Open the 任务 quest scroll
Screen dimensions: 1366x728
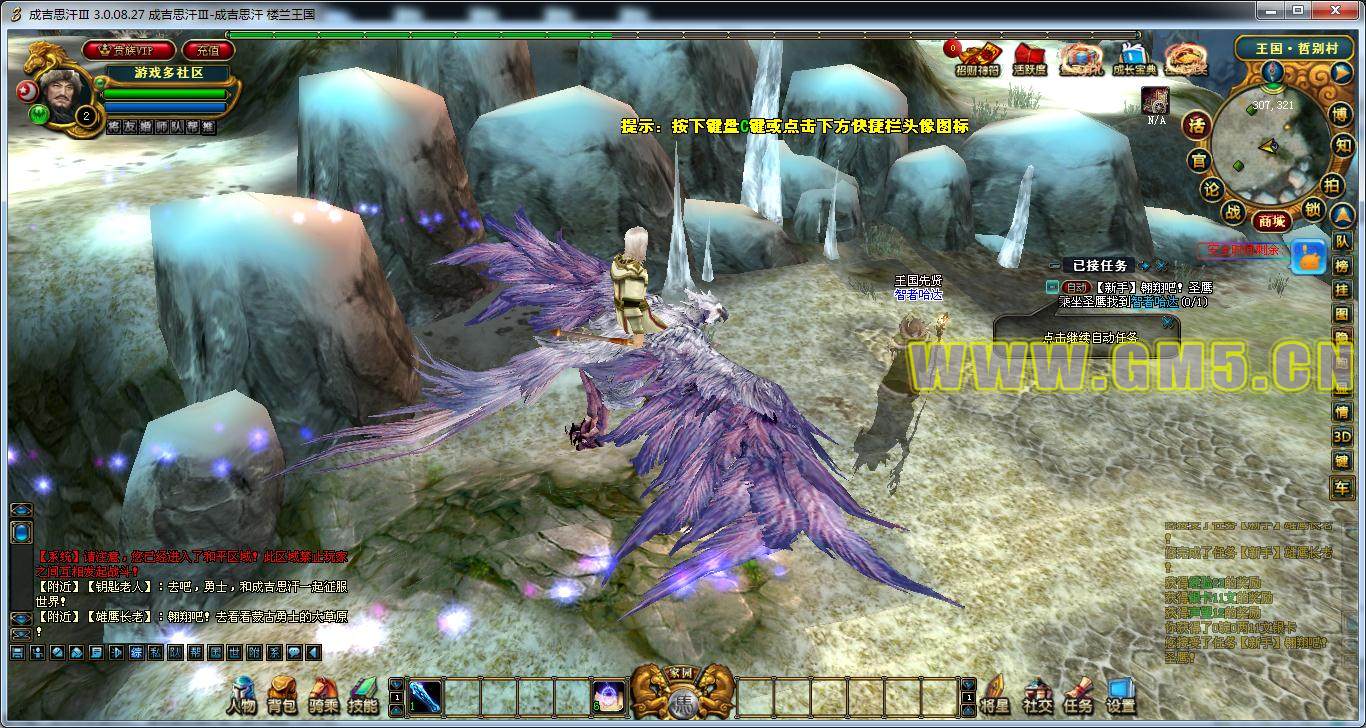click(1078, 694)
